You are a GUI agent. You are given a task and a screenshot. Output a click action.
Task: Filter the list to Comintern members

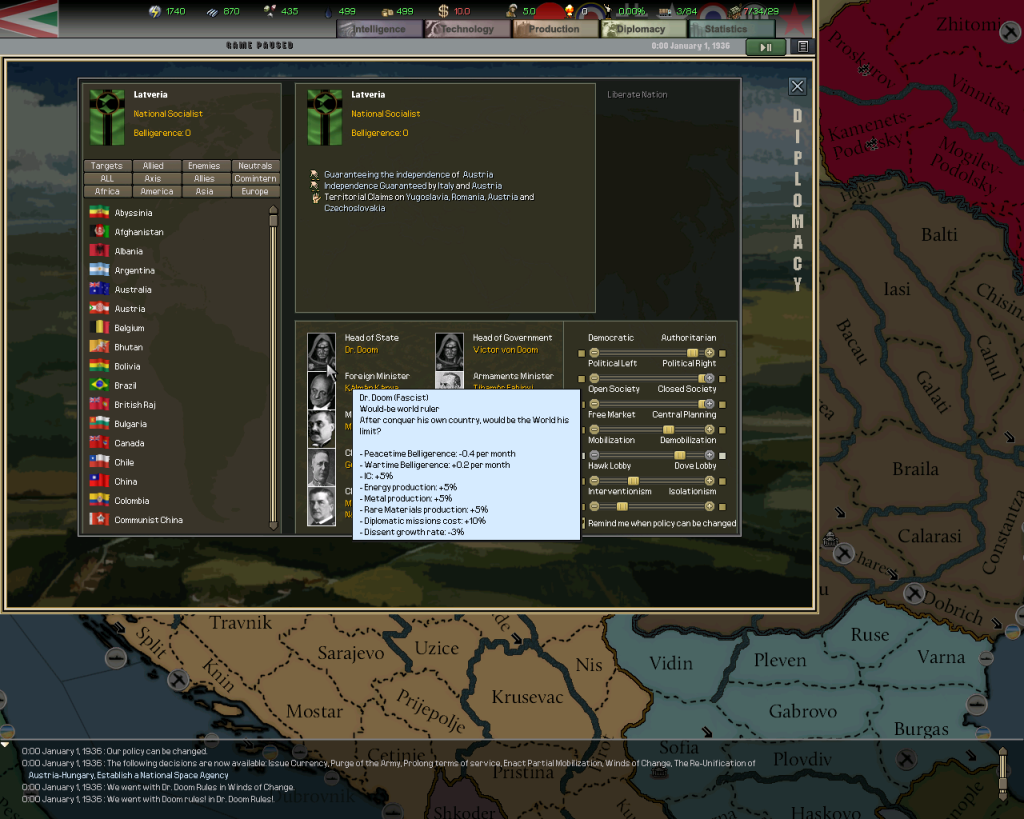click(255, 179)
